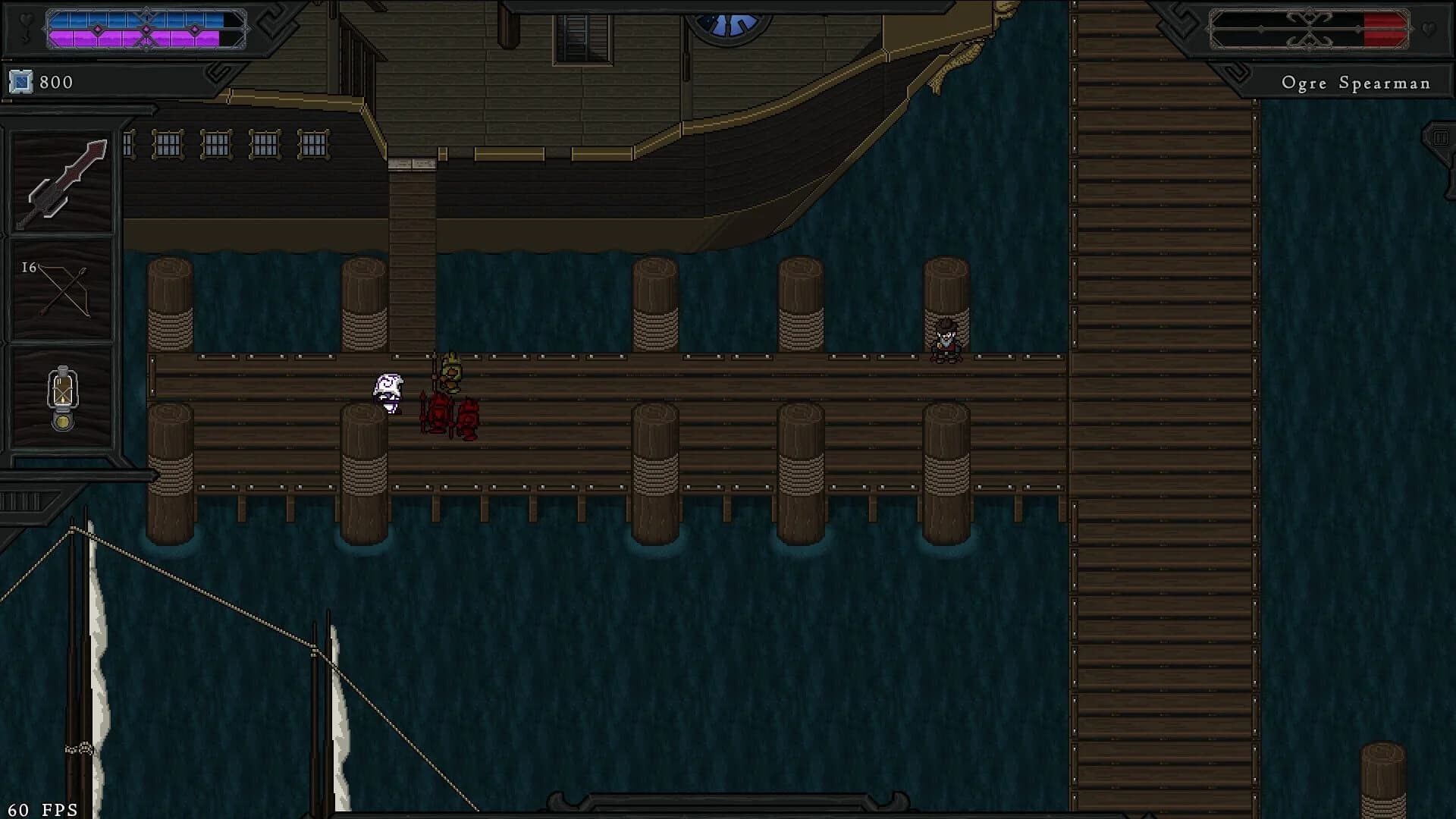Switch the active weapon to the bow
Viewport: 1456px width, 819px height.
pos(63,288)
